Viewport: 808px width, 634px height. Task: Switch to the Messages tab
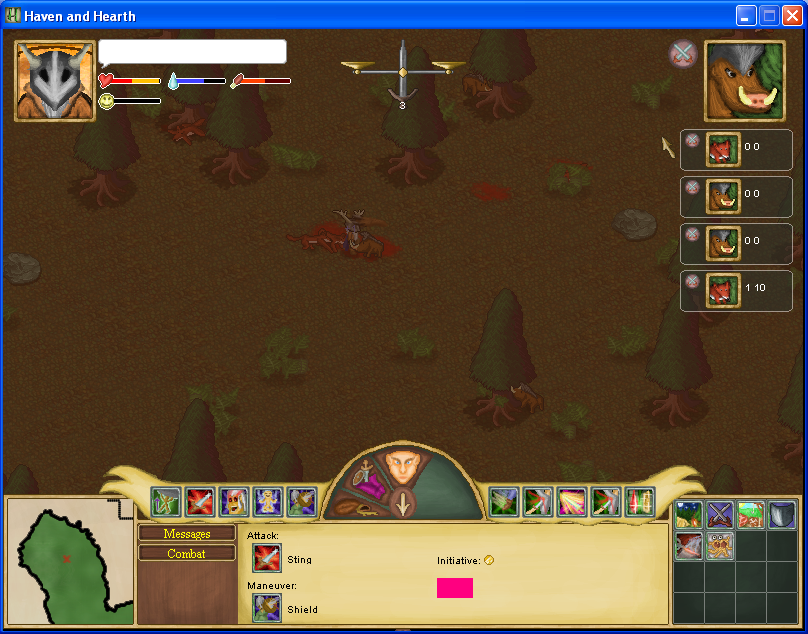[x=187, y=534]
